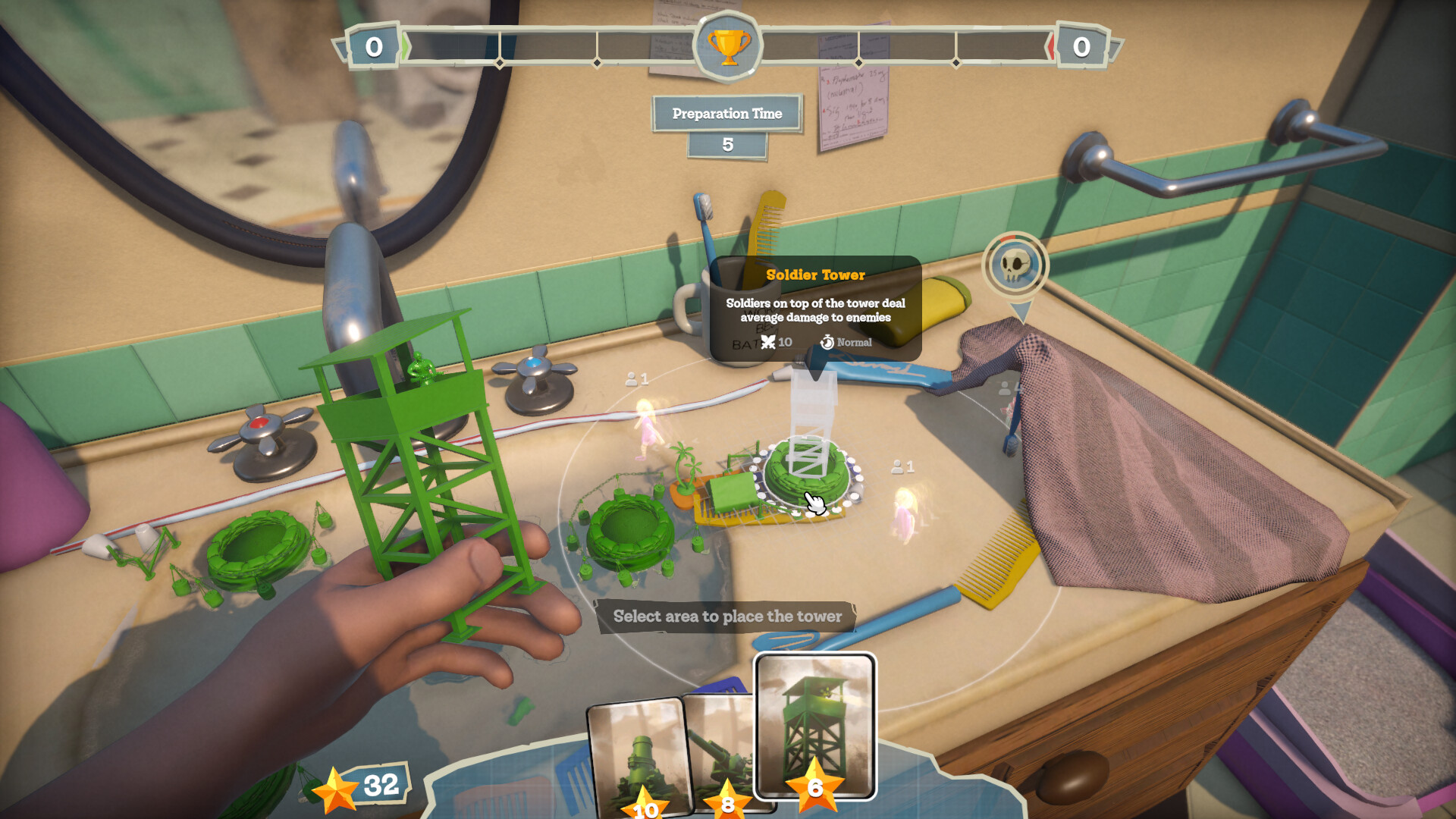
Task: Click the placement prompt 'Select area to place the tower'
Action: [x=726, y=617]
